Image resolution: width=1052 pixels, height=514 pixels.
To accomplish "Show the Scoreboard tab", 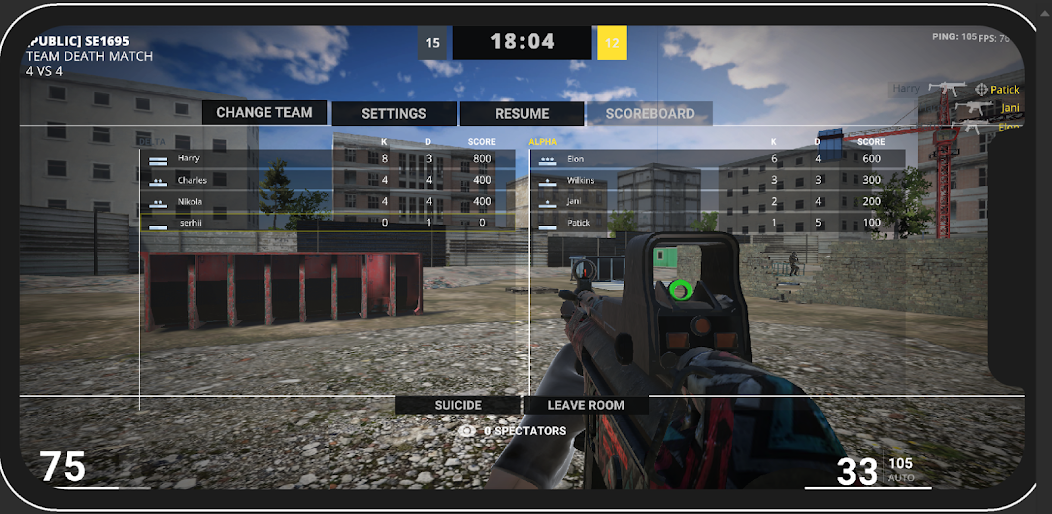I will (649, 114).
